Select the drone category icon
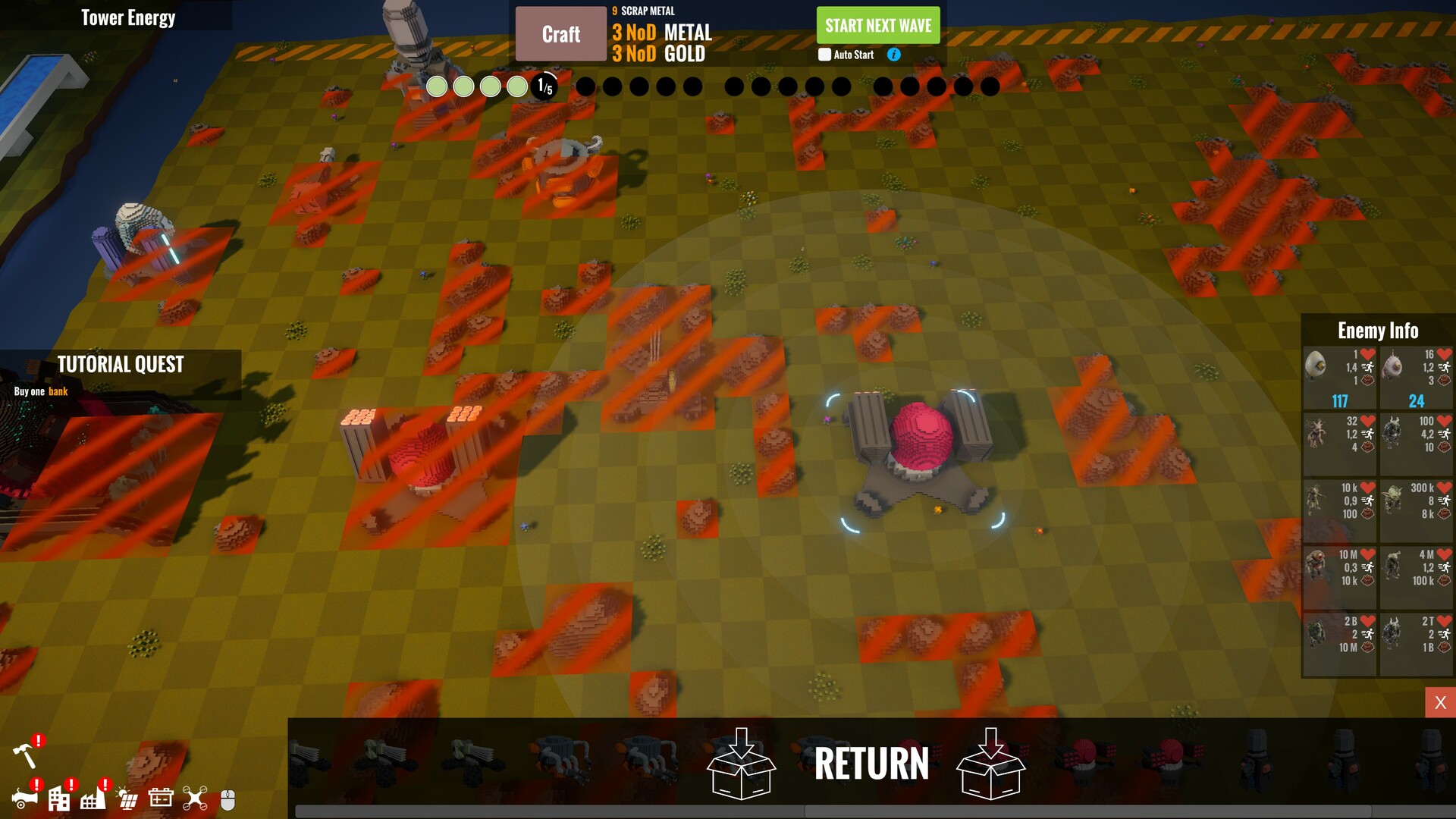1456x819 pixels. [195, 799]
